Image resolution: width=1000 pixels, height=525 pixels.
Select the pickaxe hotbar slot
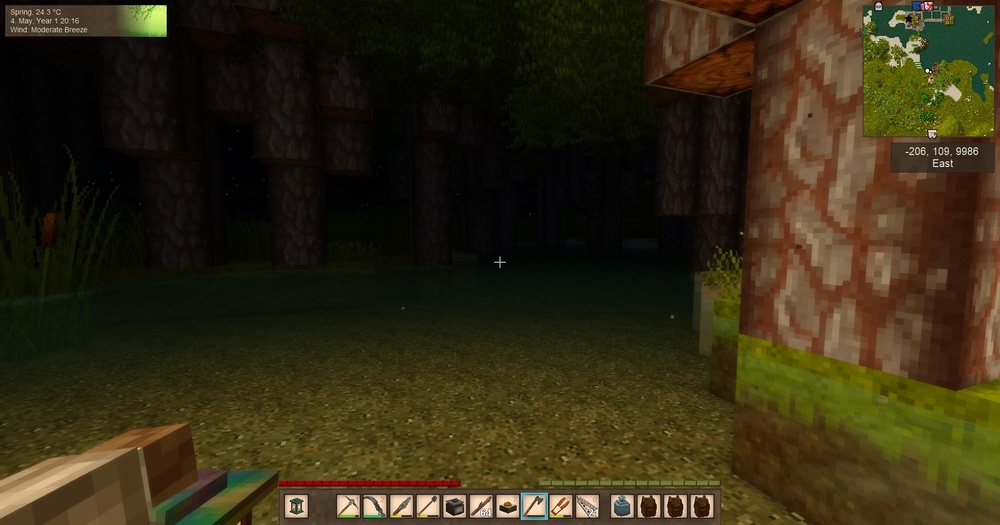pos(348,507)
